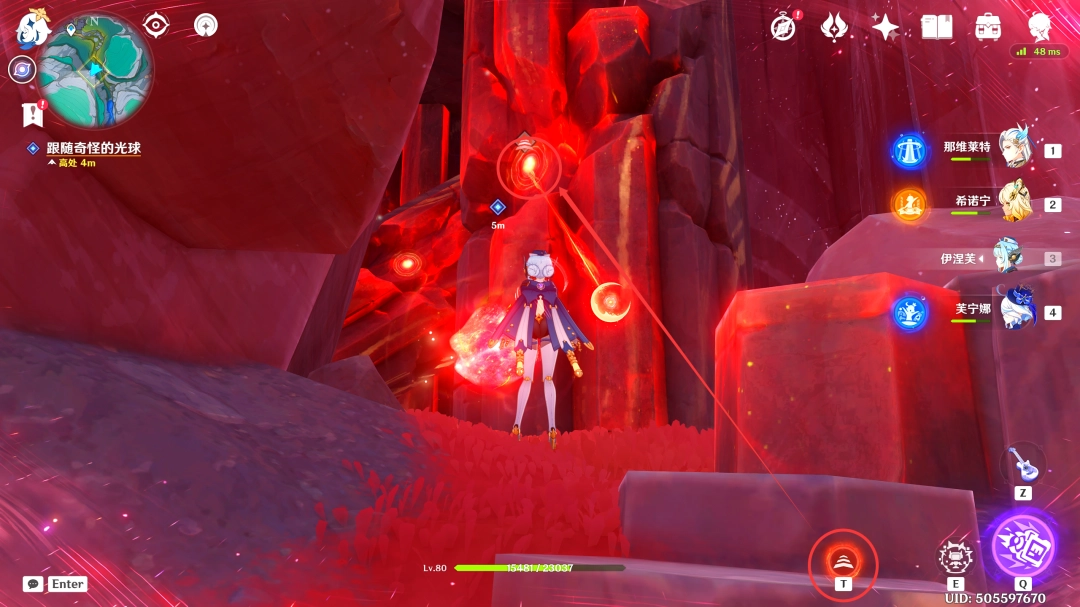The width and height of the screenshot is (1080, 607).
Task: Click the purple swirl icon beside minimap
Action: (x=21, y=69)
